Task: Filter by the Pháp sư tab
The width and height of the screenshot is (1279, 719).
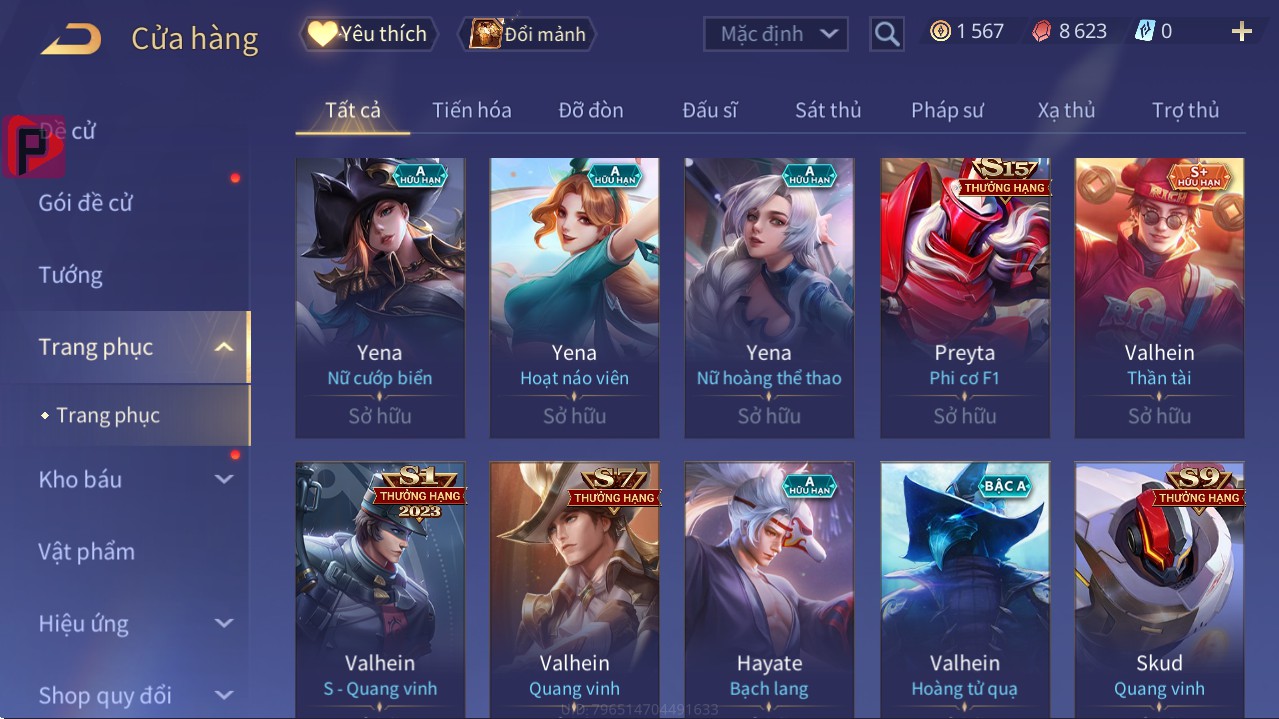Action: click(947, 110)
